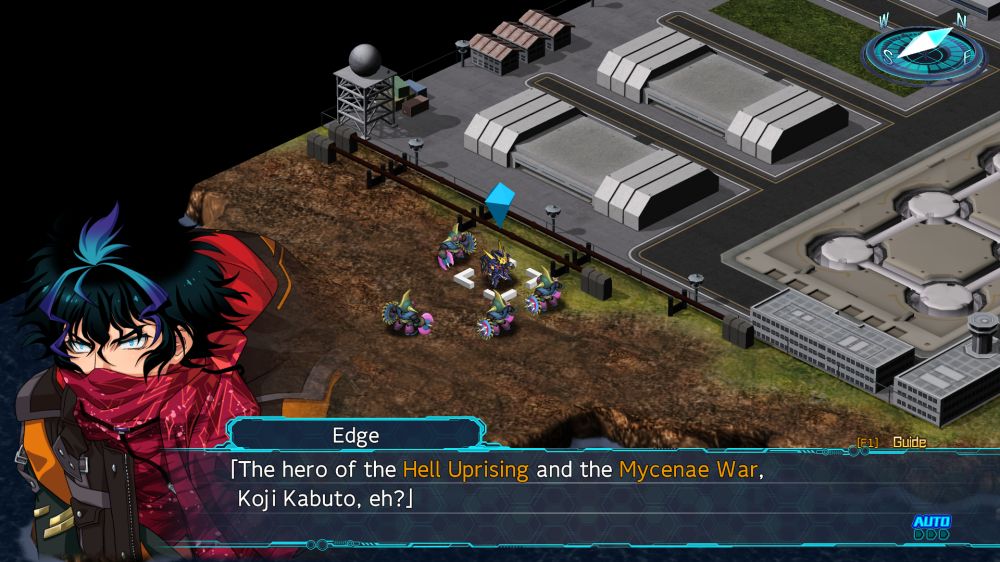This screenshot has height=562, width=1000.
Task: Click the compass in the corner
Action: 923,48
